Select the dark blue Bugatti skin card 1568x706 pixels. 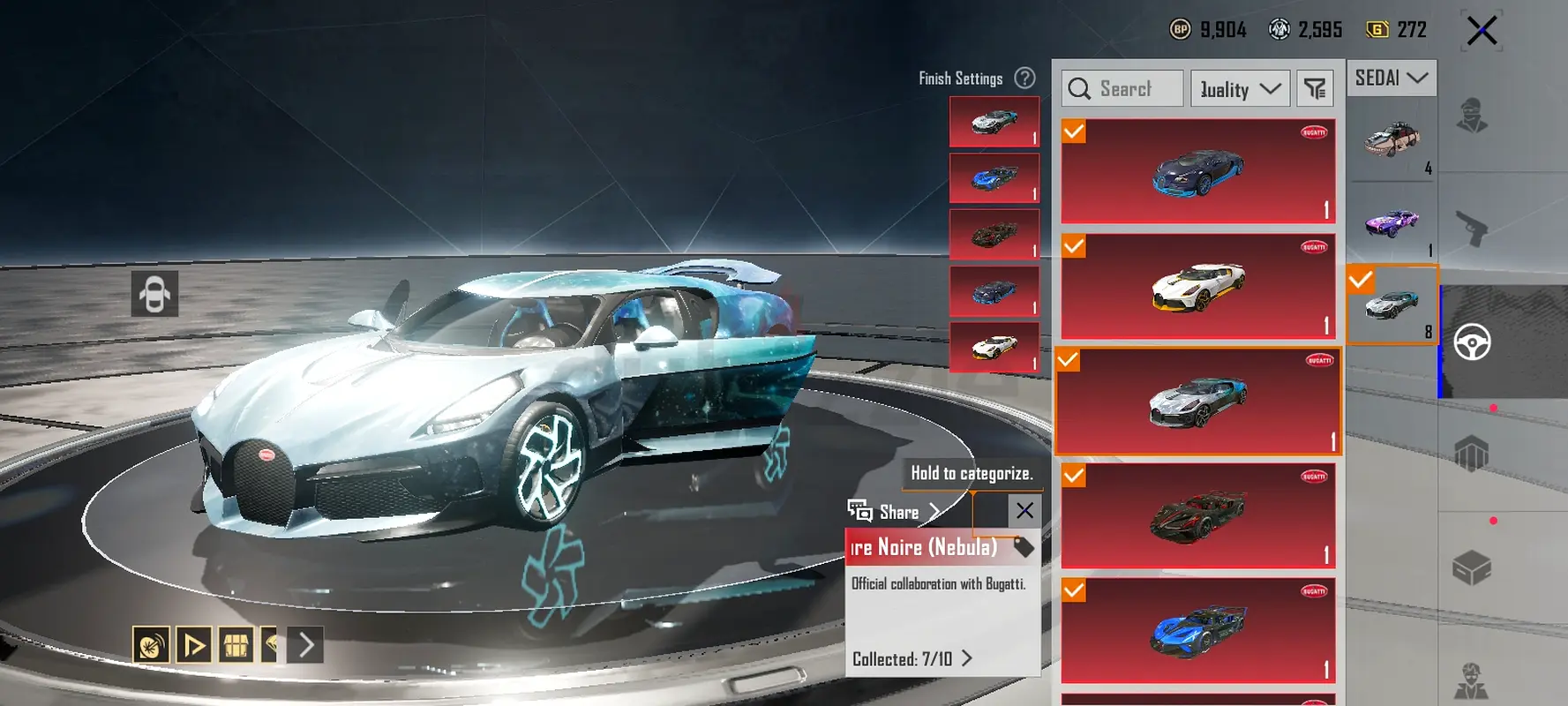coord(1197,171)
